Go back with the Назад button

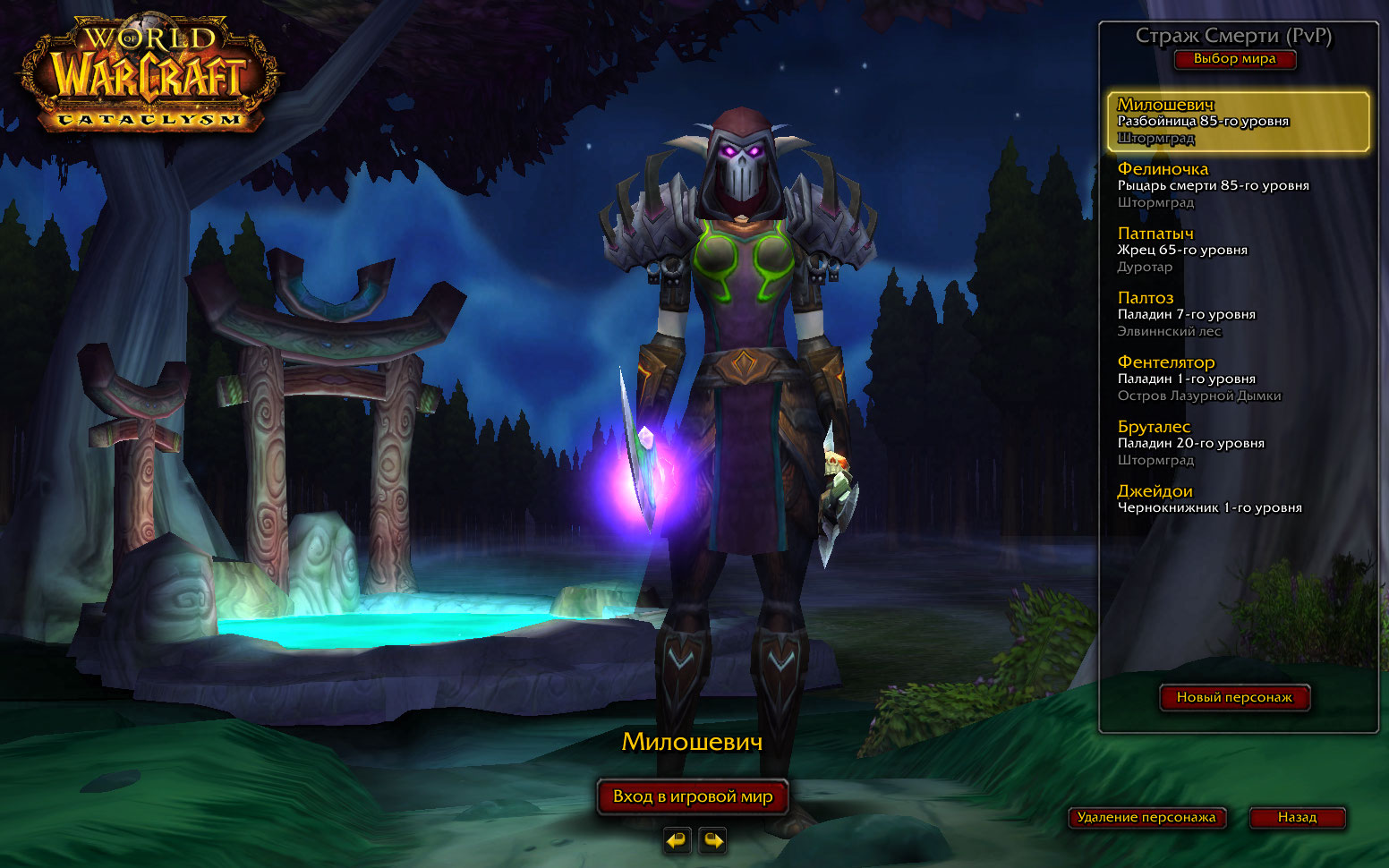(1297, 817)
